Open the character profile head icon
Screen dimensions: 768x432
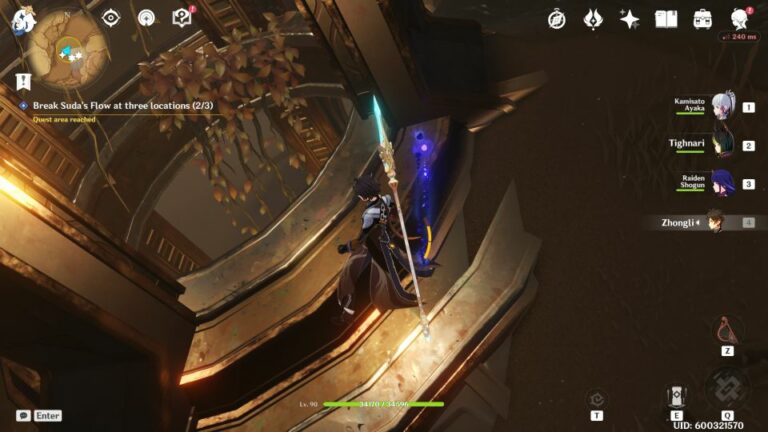pos(740,19)
